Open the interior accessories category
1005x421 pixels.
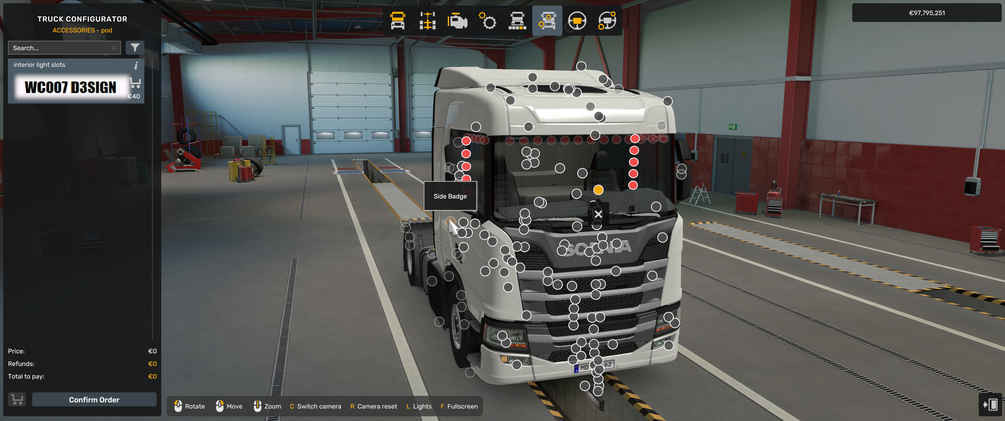point(606,20)
